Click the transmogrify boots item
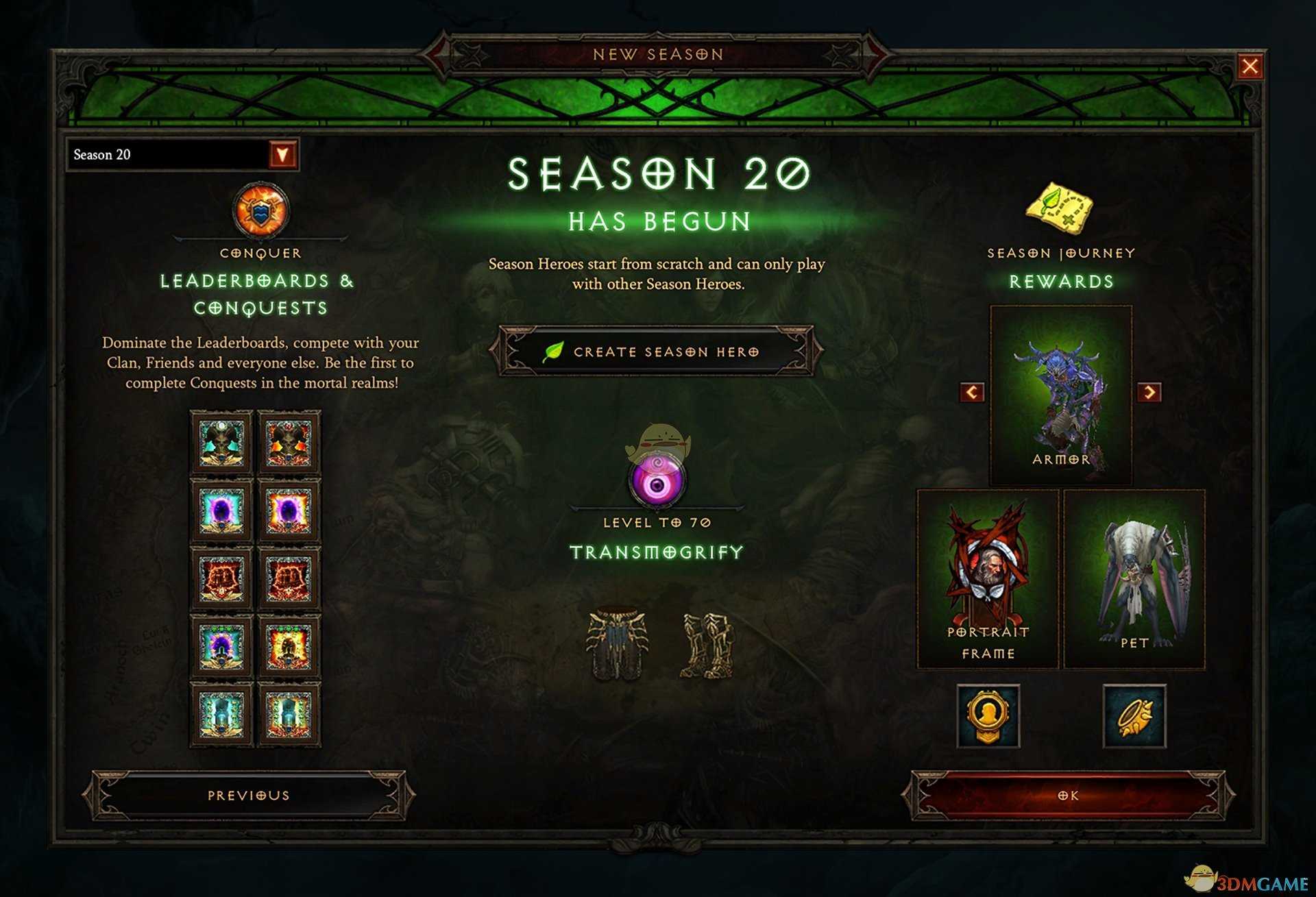Image resolution: width=1316 pixels, height=897 pixels. click(708, 646)
